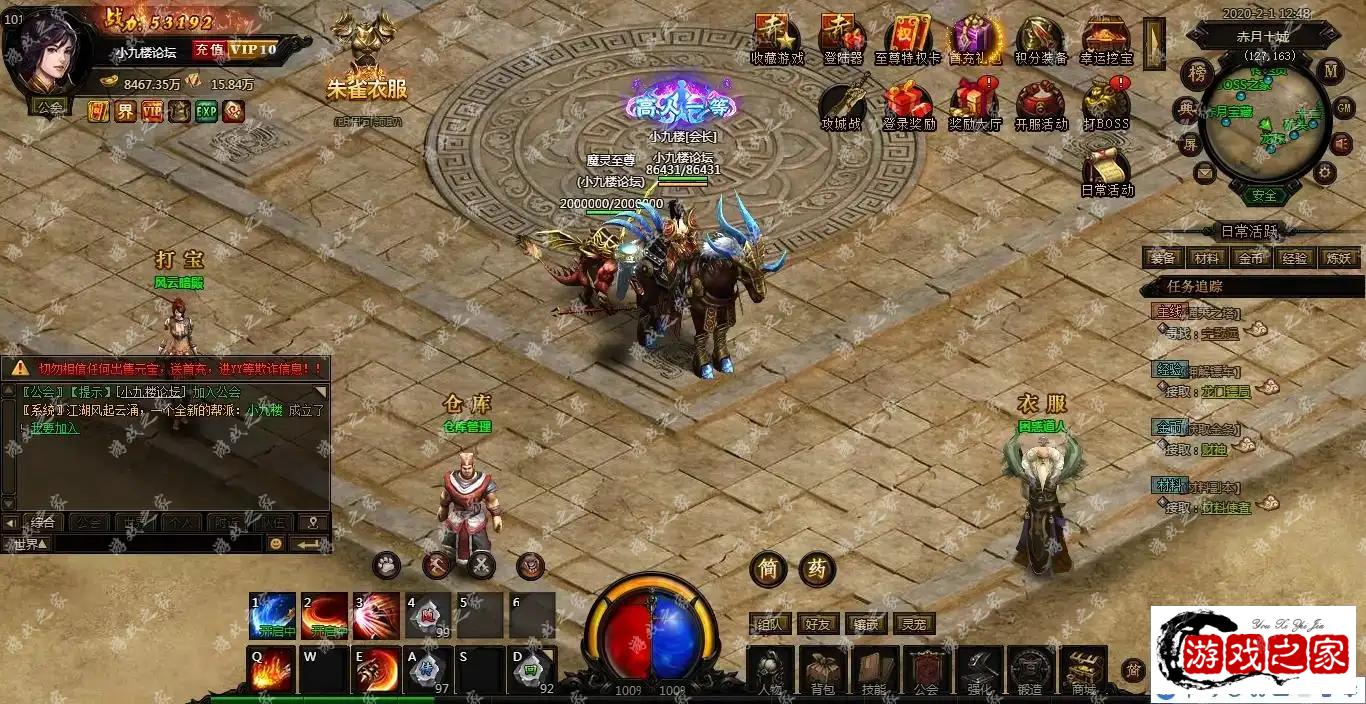Open the 幸运挖宝 treasure chest event
Screen dimensions: 1366x704
tap(1105, 38)
